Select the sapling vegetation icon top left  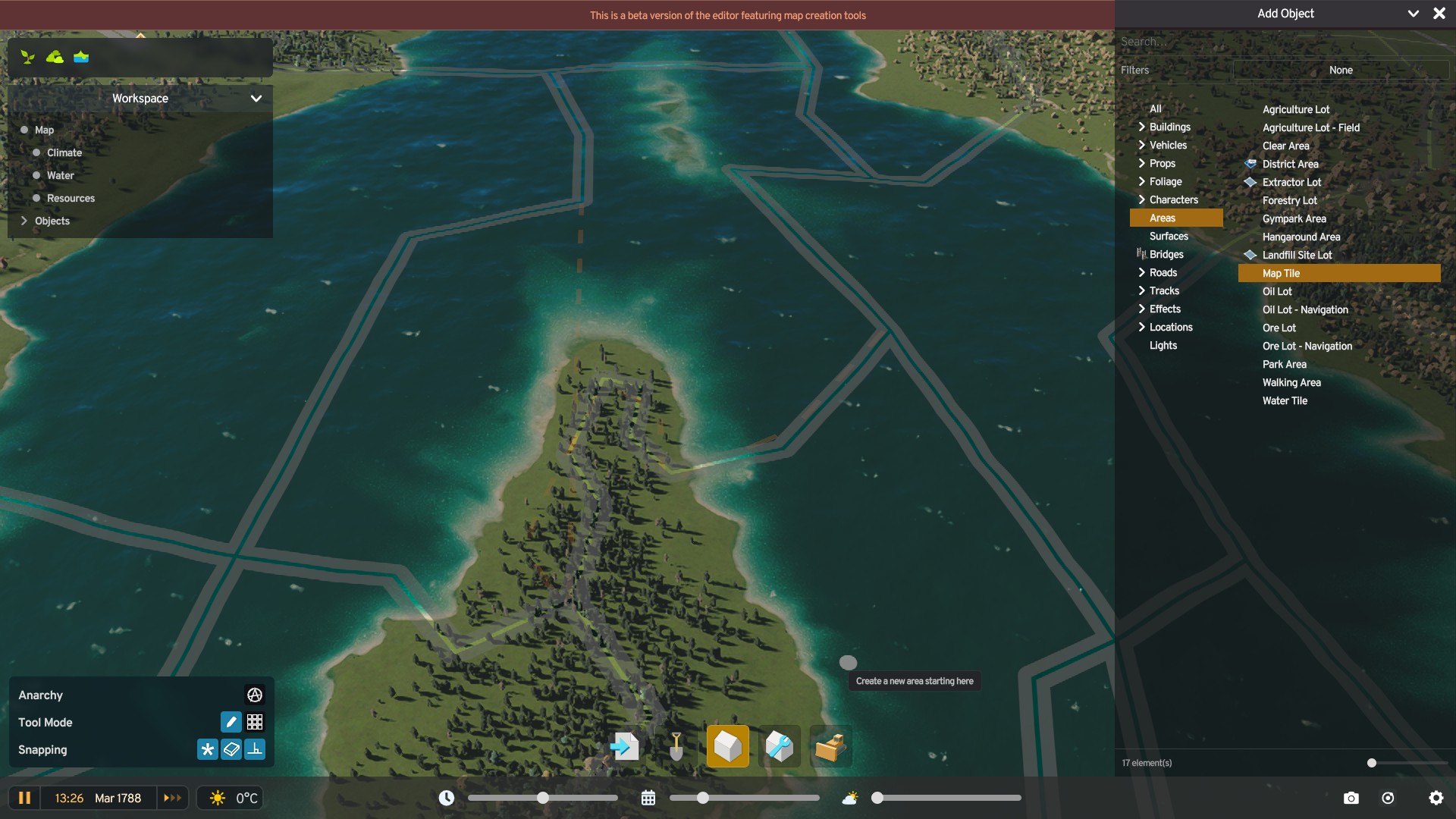[x=27, y=57]
